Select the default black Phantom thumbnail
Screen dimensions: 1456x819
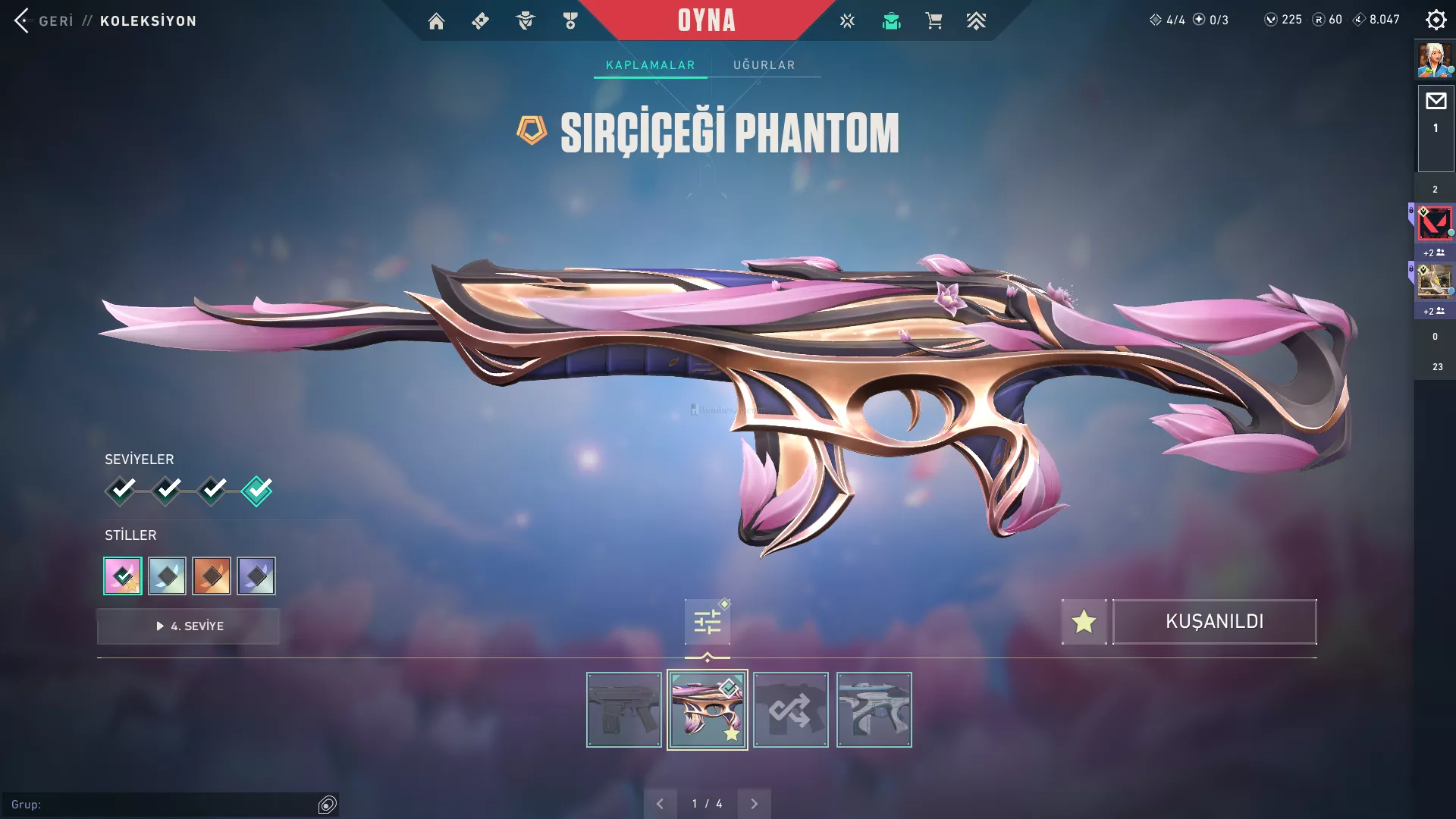624,710
